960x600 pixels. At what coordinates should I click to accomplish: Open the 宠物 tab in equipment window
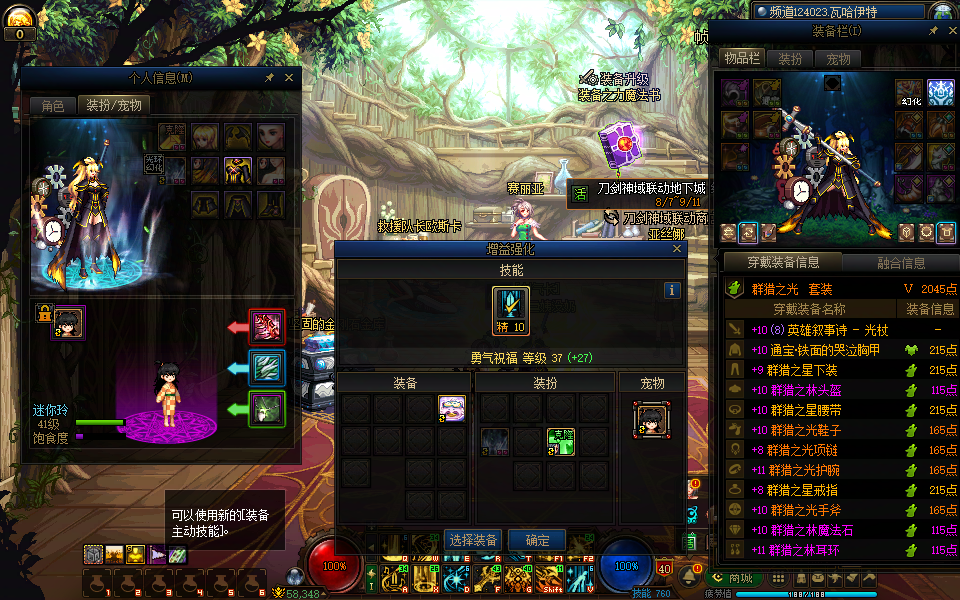click(x=838, y=59)
